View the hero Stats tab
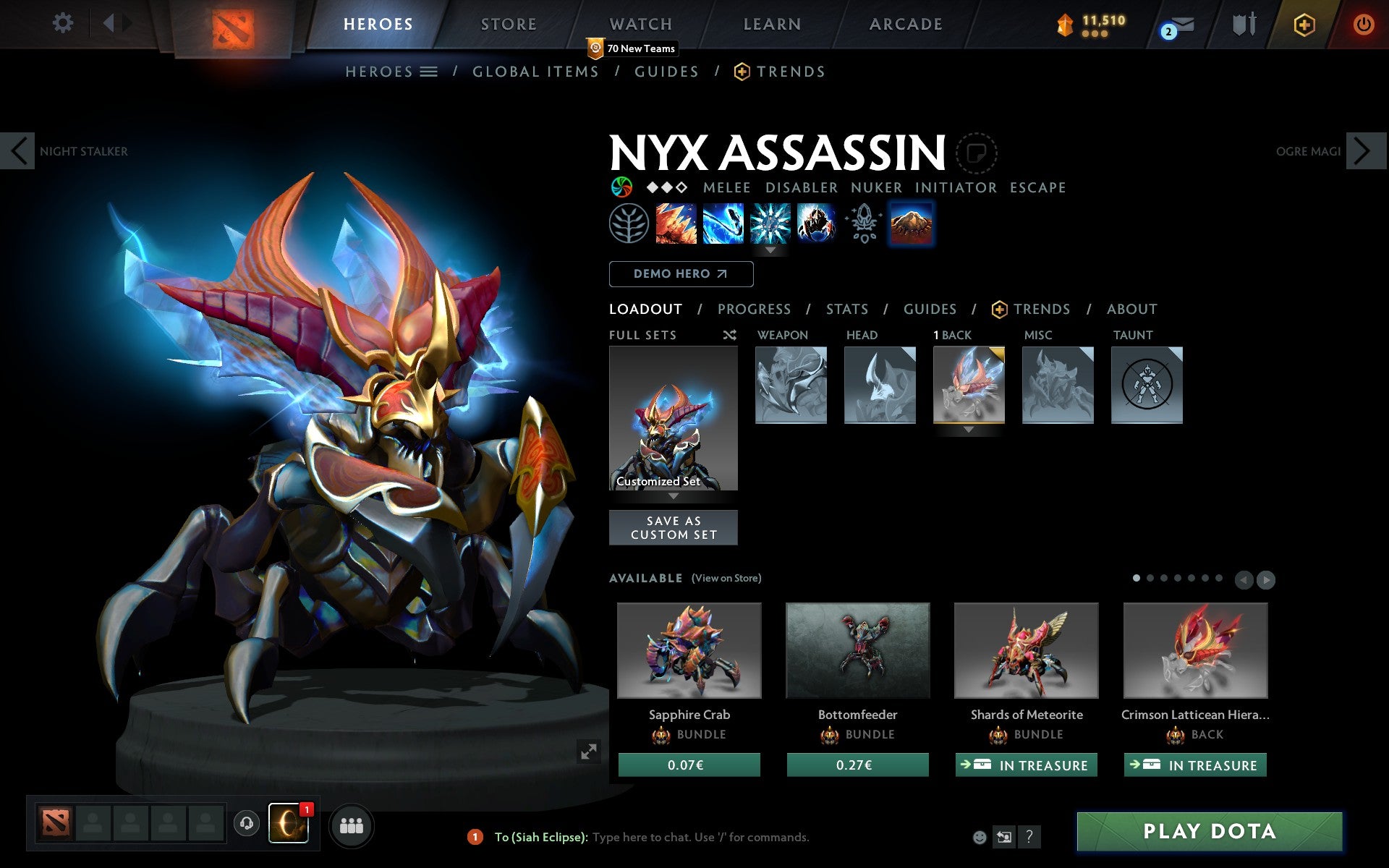This screenshot has width=1389, height=868. coord(846,310)
